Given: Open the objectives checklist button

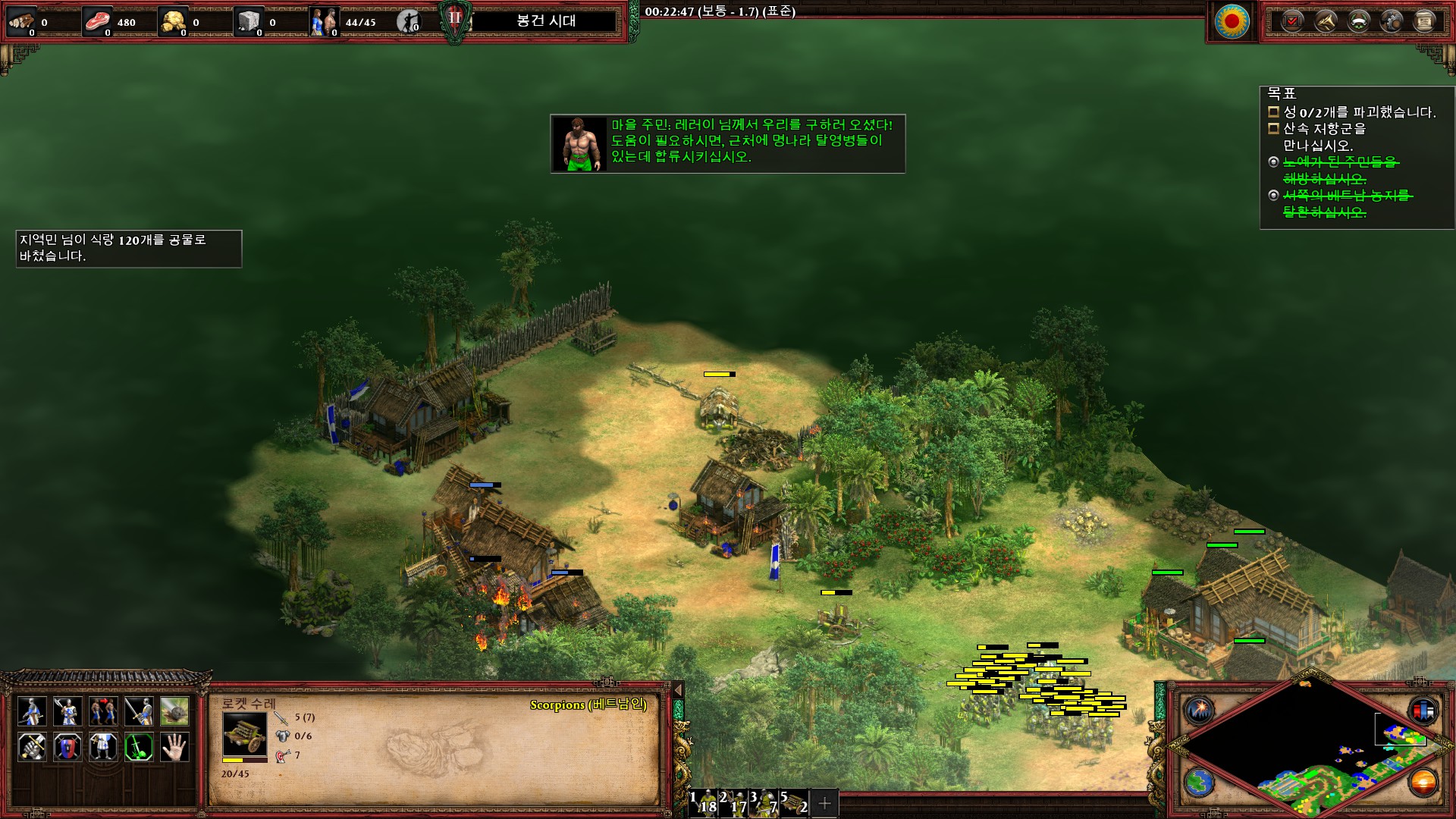Looking at the screenshot, I should [1292, 21].
